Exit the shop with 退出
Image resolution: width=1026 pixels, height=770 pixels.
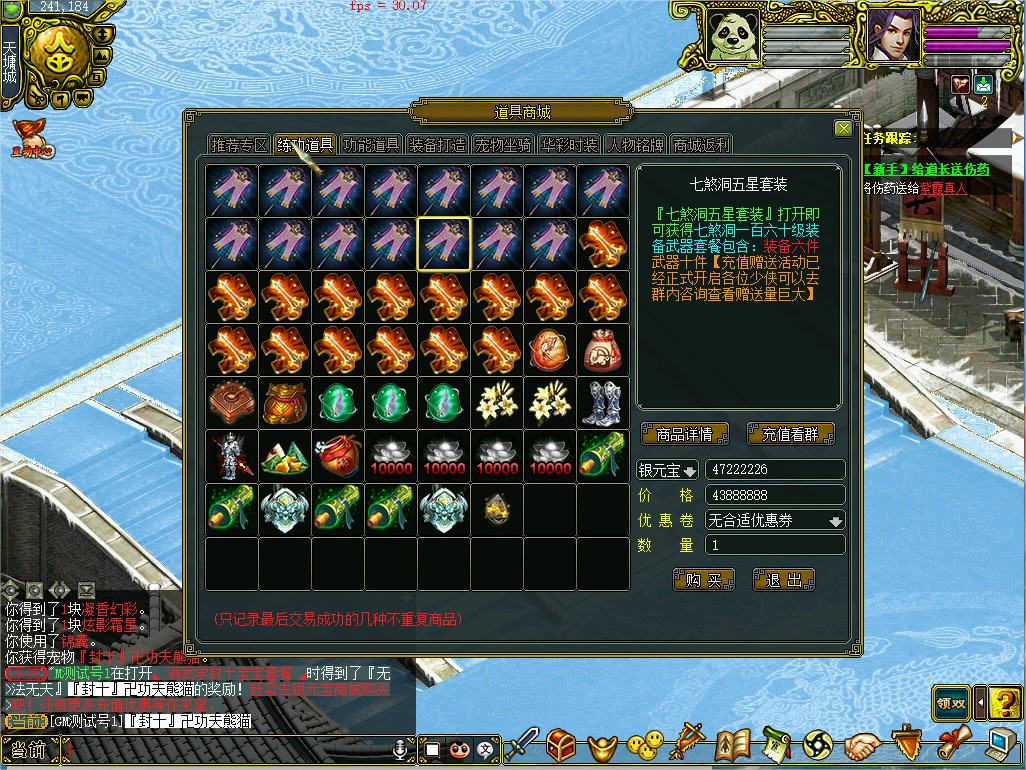click(784, 580)
